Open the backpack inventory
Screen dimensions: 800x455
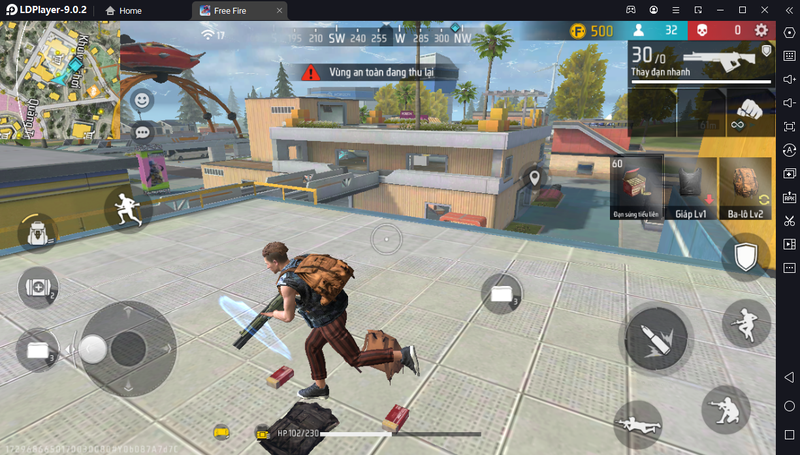(x=37, y=233)
